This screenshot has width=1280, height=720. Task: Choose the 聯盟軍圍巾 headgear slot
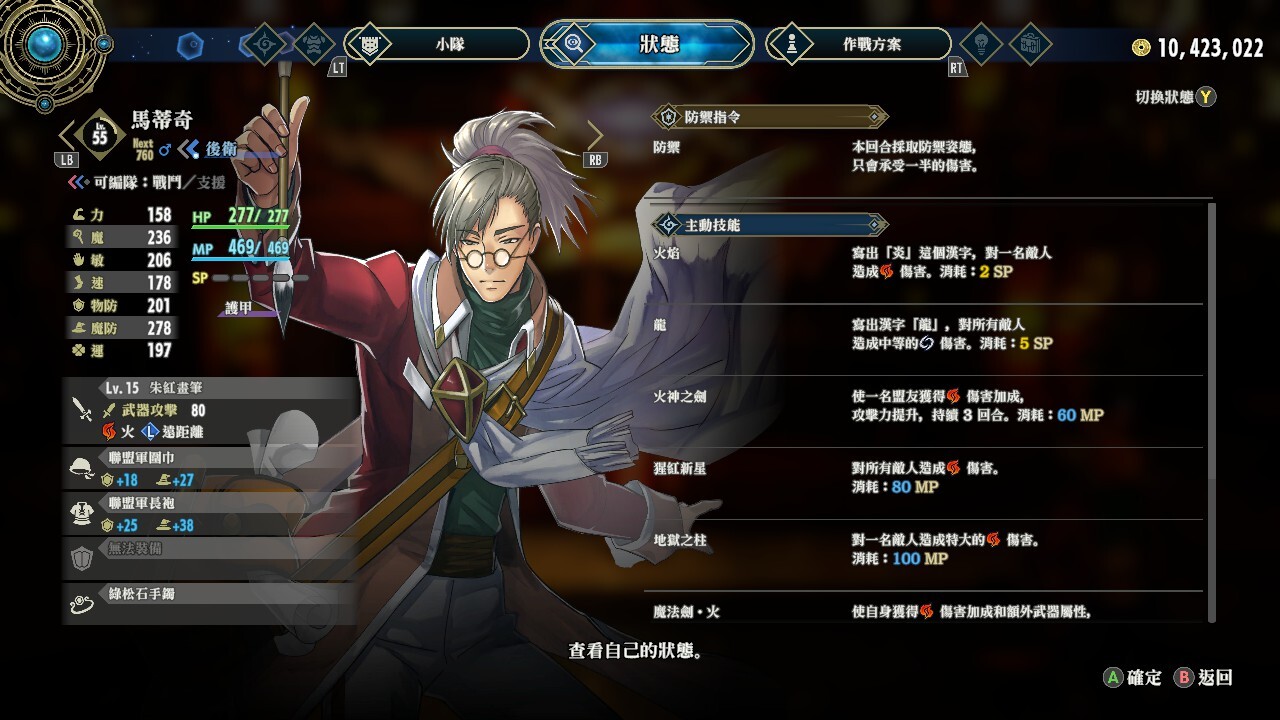pos(210,468)
